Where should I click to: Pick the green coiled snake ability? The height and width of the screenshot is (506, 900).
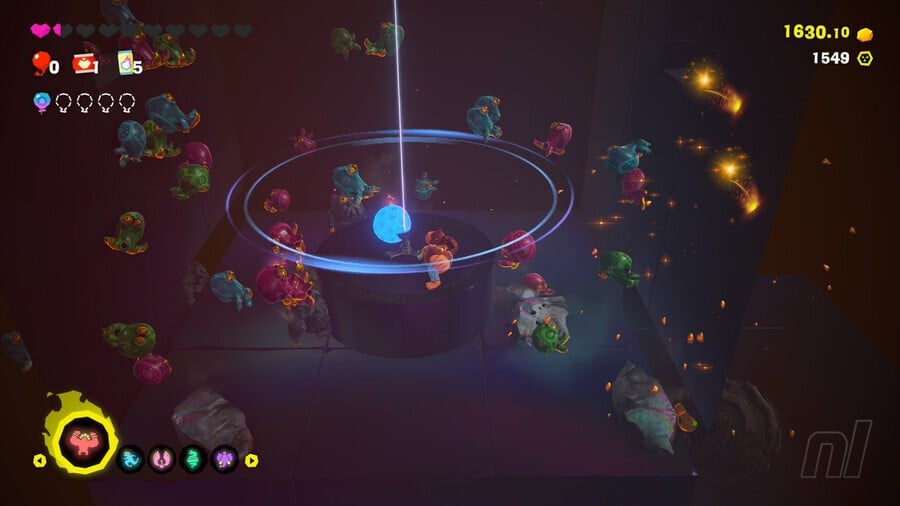pyautogui.click(x=193, y=459)
